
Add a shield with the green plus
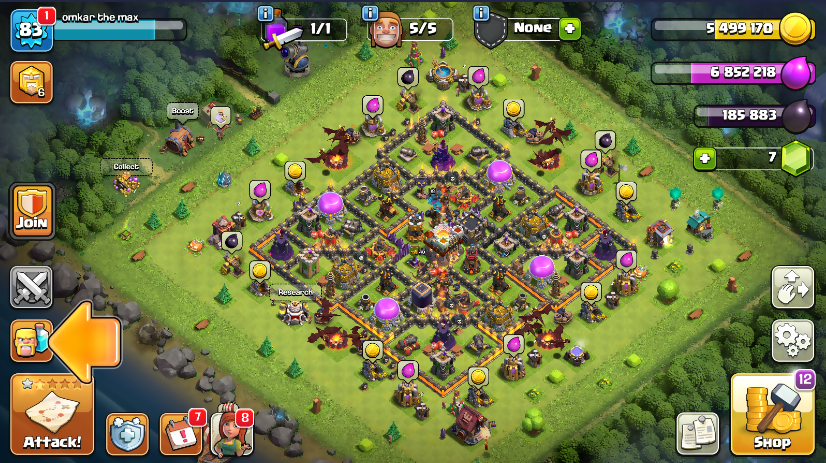pos(570,29)
